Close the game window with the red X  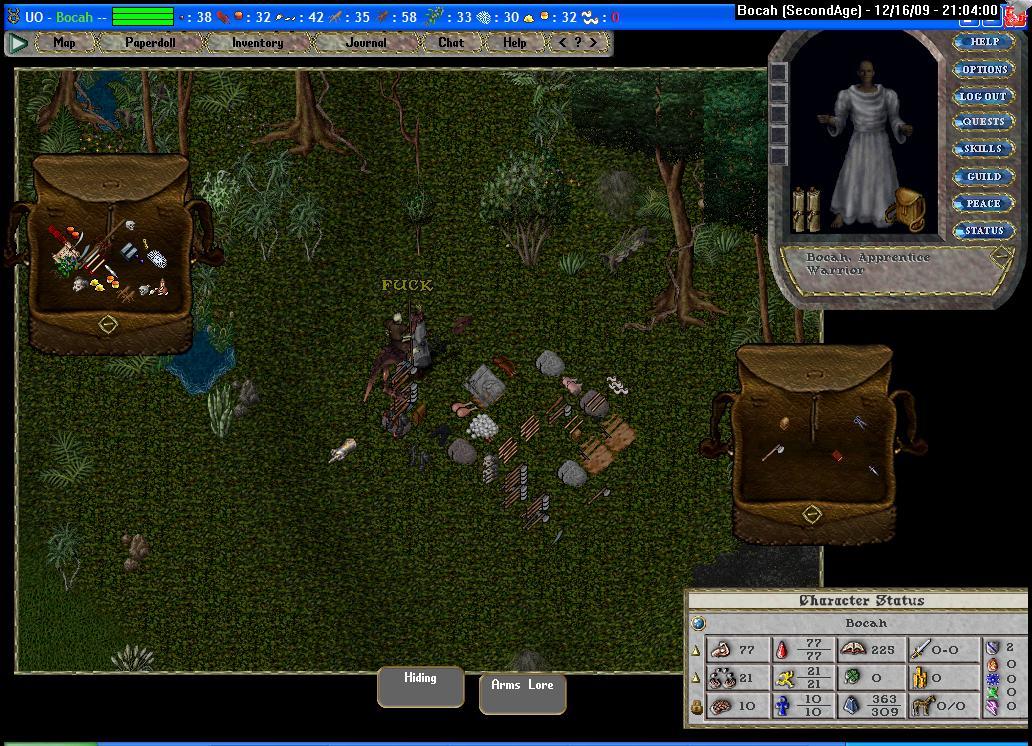coord(1020,14)
